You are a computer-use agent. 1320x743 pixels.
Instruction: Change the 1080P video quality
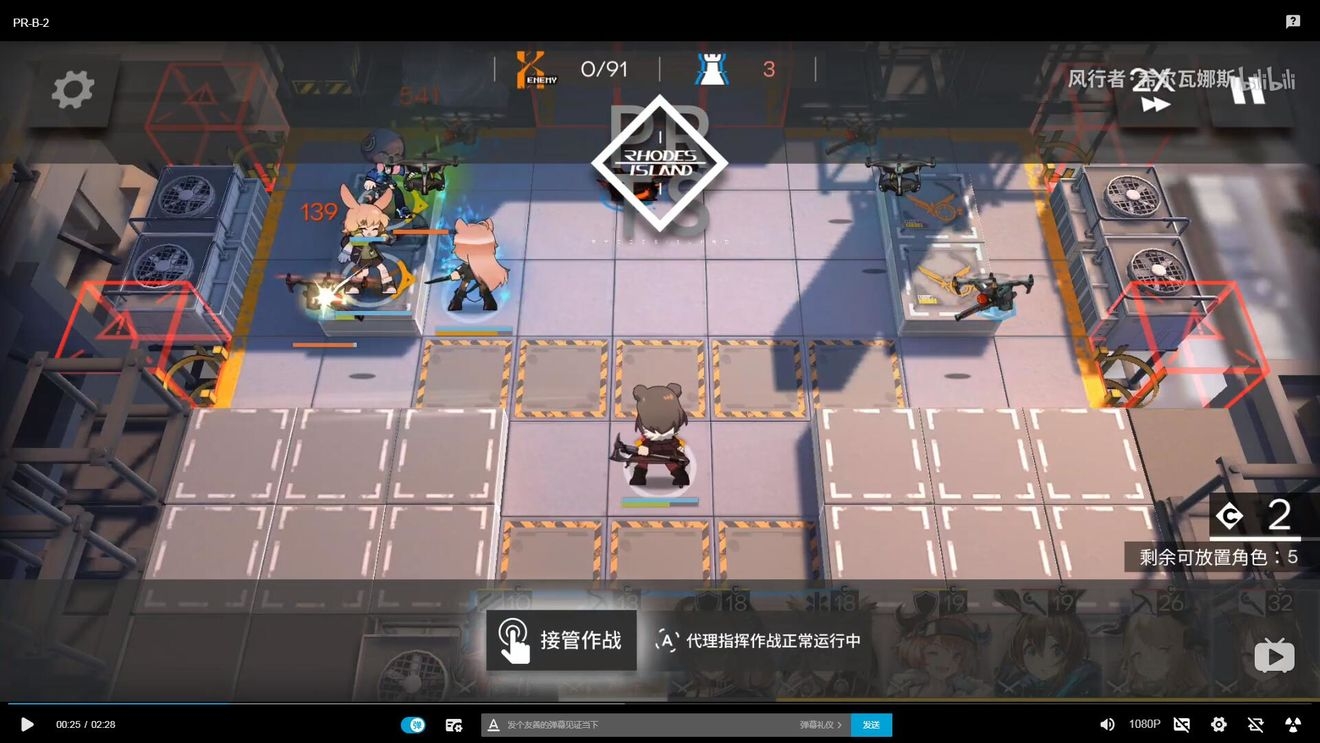click(1144, 724)
